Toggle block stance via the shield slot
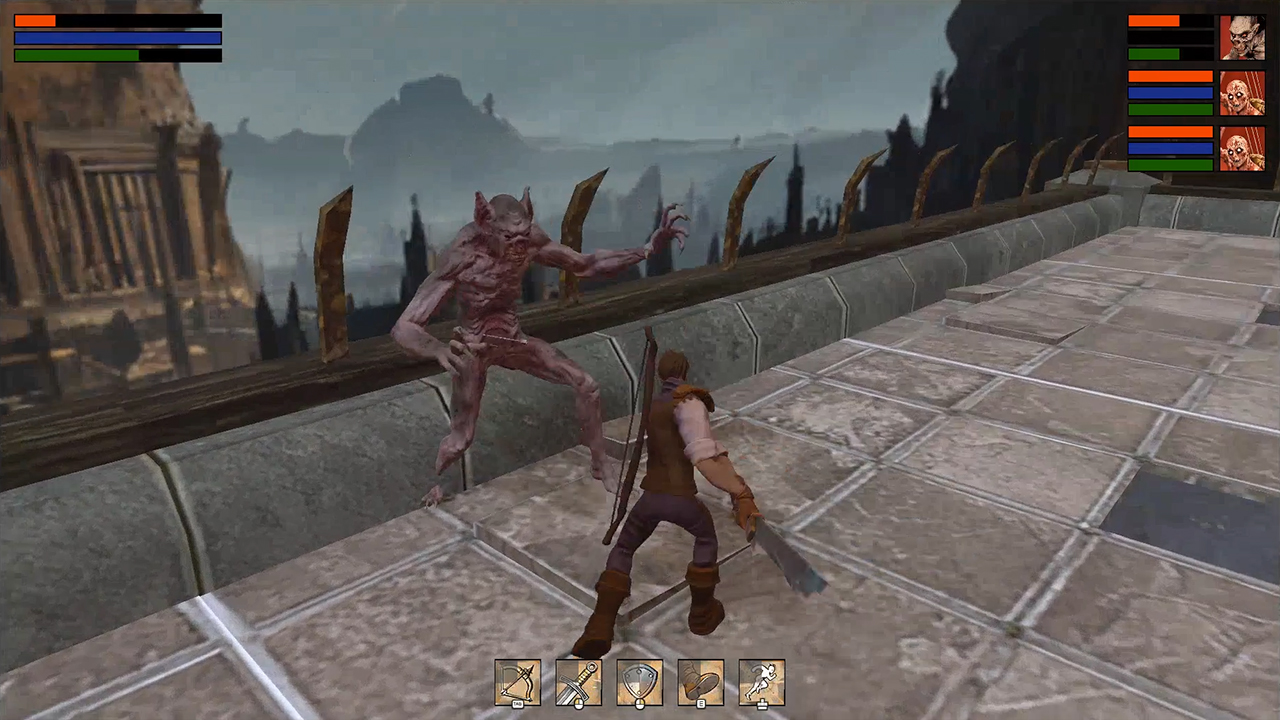The image size is (1280, 720). [x=640, y=683]
